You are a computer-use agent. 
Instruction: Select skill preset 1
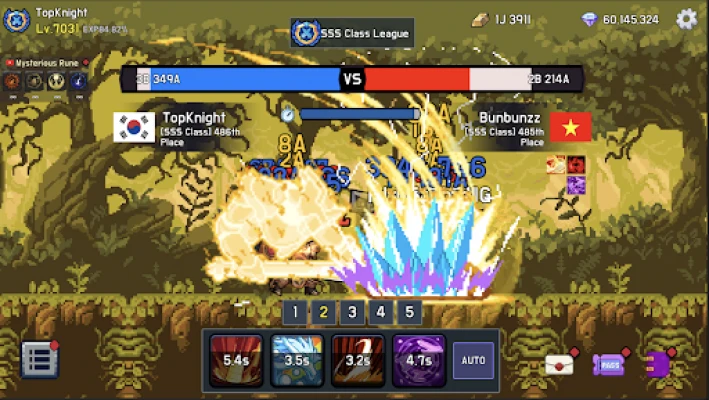click(294, 312)
